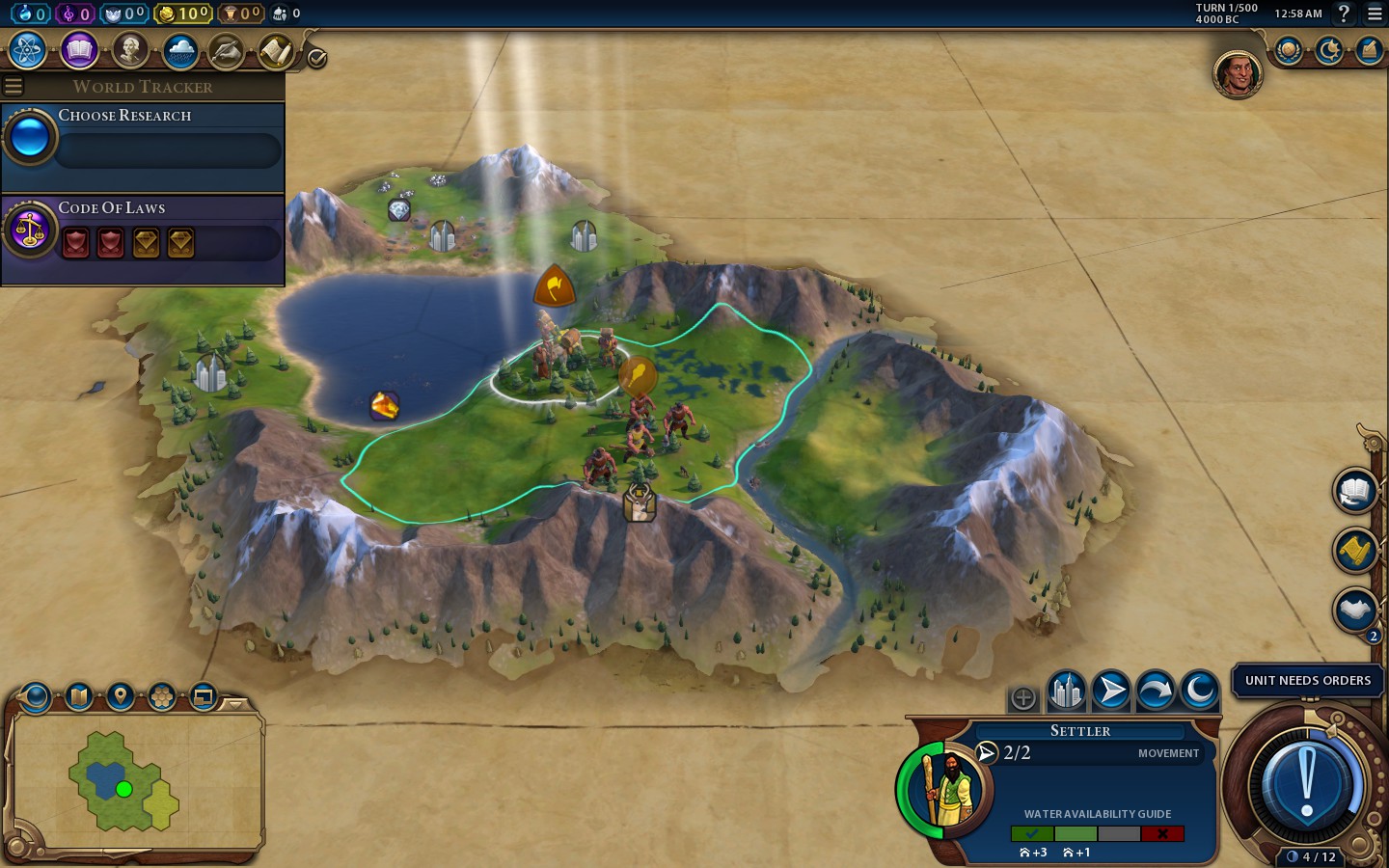Open the Civilopedia help question mark
This screenshot has width=1389, height=868.
coord(1344,14)
